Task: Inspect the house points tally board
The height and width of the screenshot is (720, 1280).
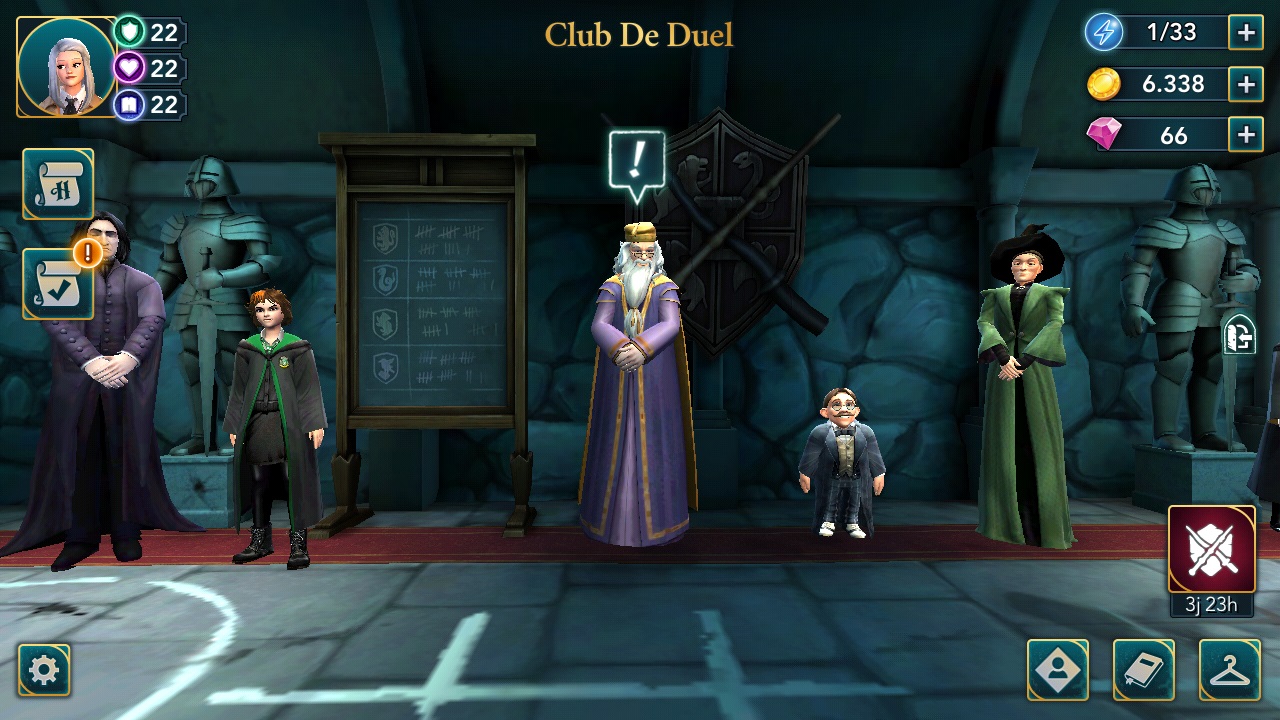Action: tap(432, 300)
